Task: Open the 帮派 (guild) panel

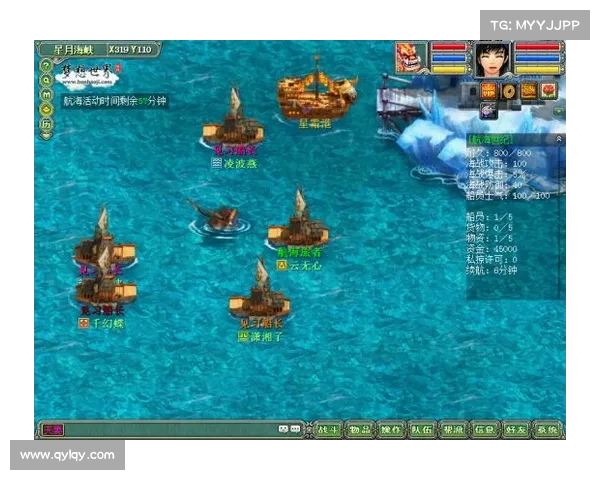Action: coord(453,430)
